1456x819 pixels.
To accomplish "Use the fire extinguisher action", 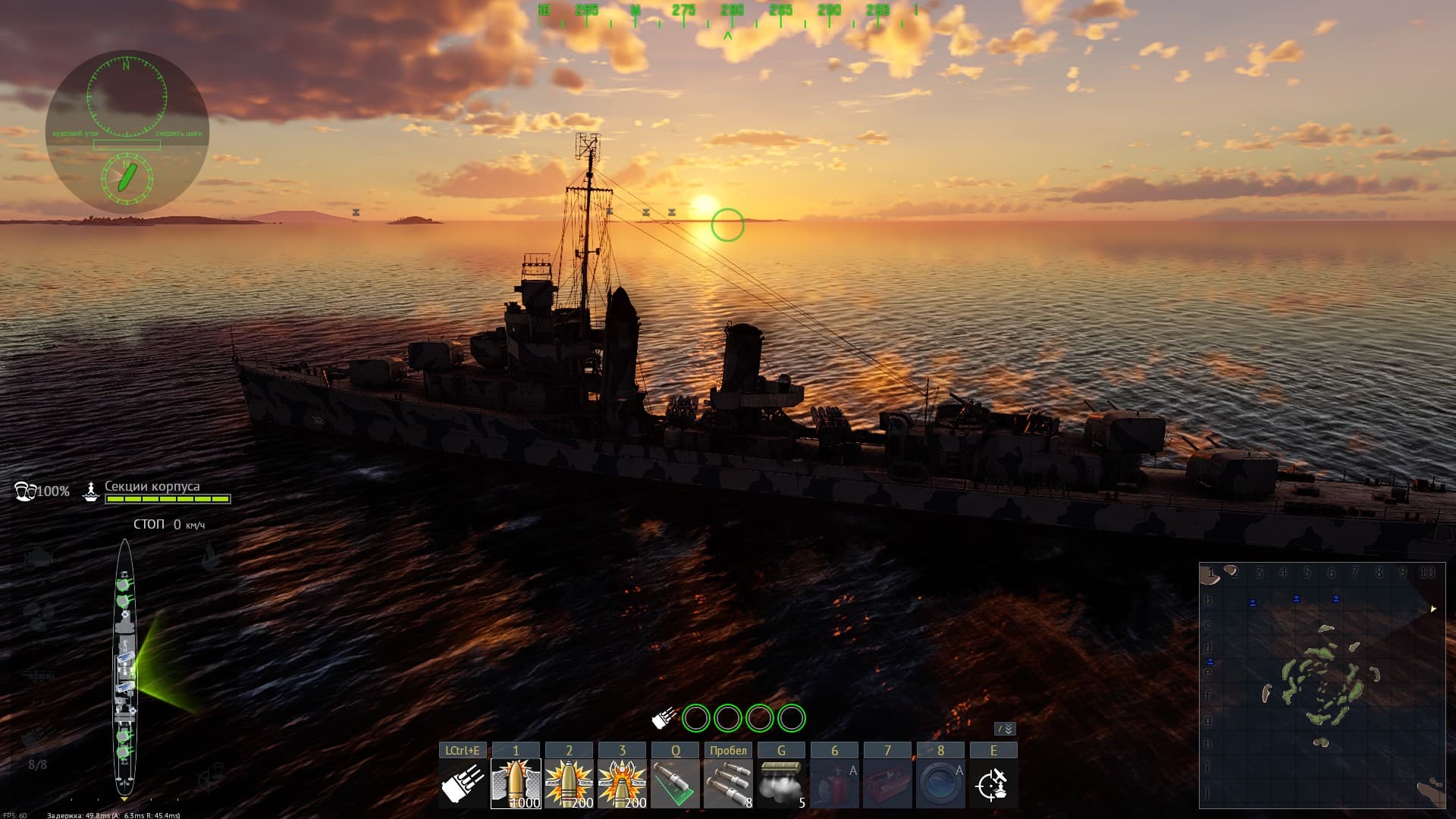I will point(834,784).
